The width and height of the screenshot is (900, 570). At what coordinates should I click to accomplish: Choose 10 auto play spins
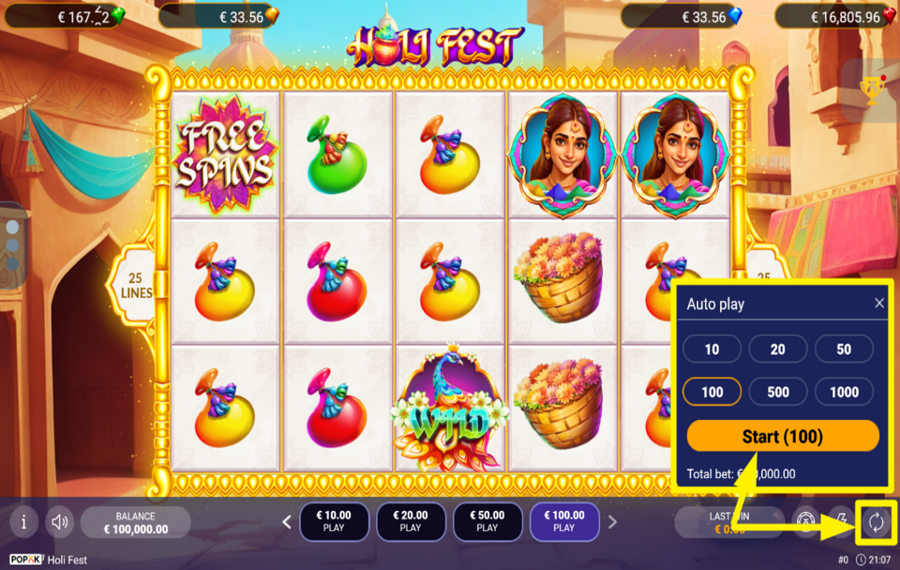click(712, 349)
